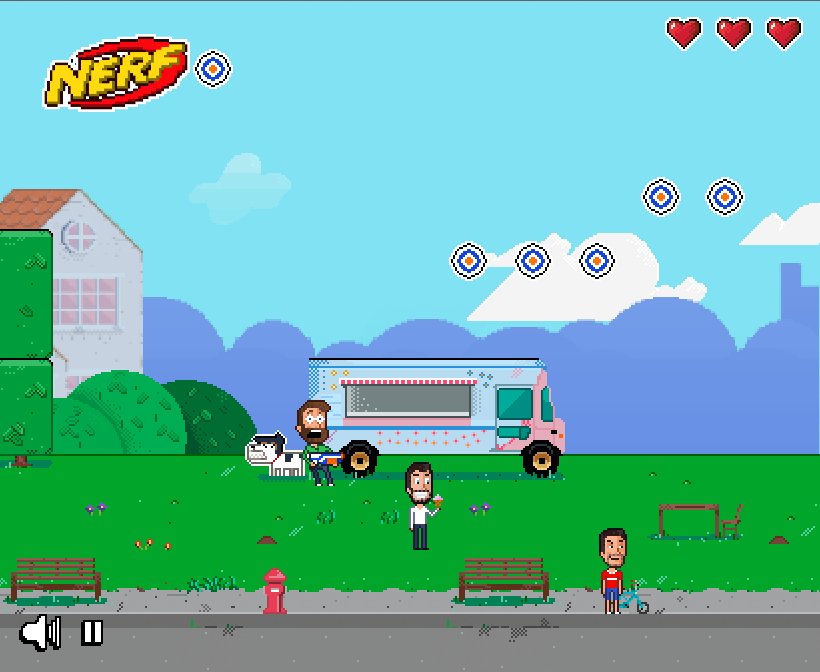This screenshot has height=672, width=820.
Task: Toggle the sound speaker icon
Action: pyautogui.click(x=40, y=632)
